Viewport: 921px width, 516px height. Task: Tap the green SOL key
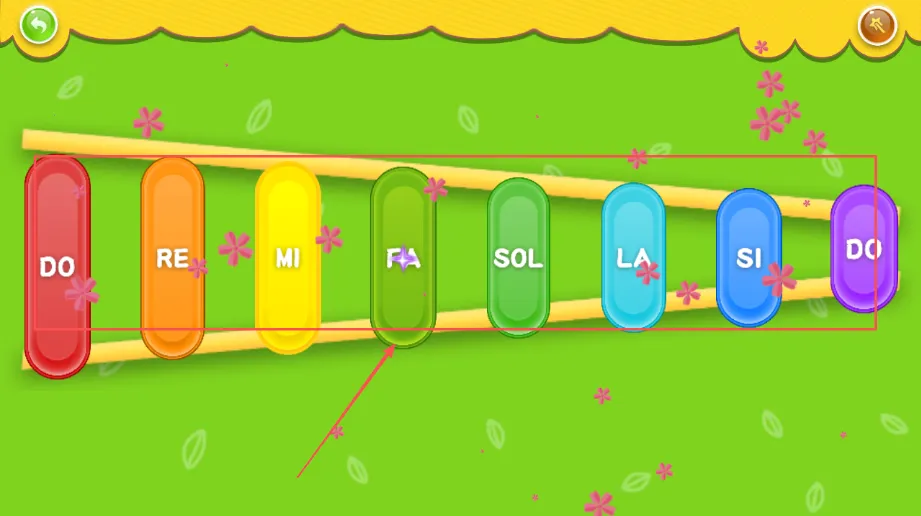(518, 257)
